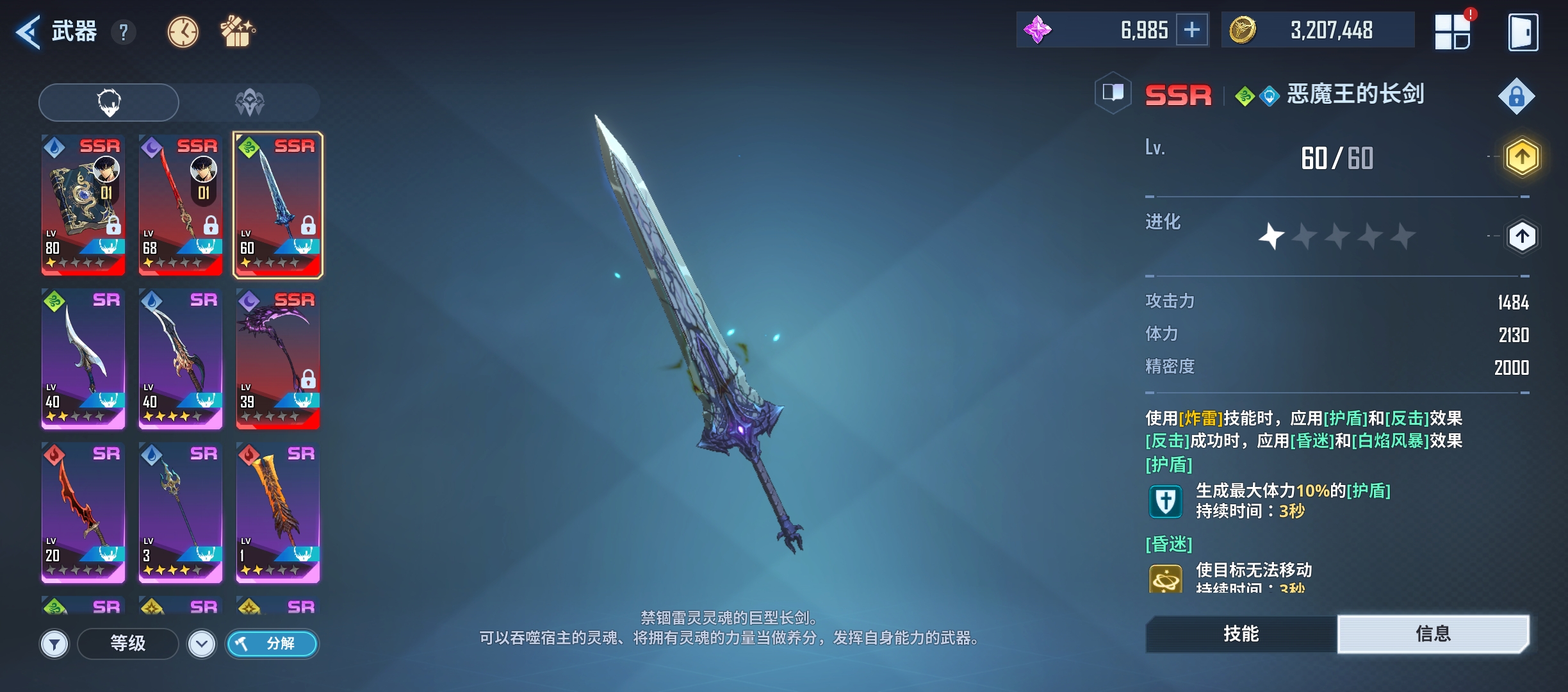Open the filter funnel icon bottom left
This screenshot has width=1568, height=692.
[55, 645]
